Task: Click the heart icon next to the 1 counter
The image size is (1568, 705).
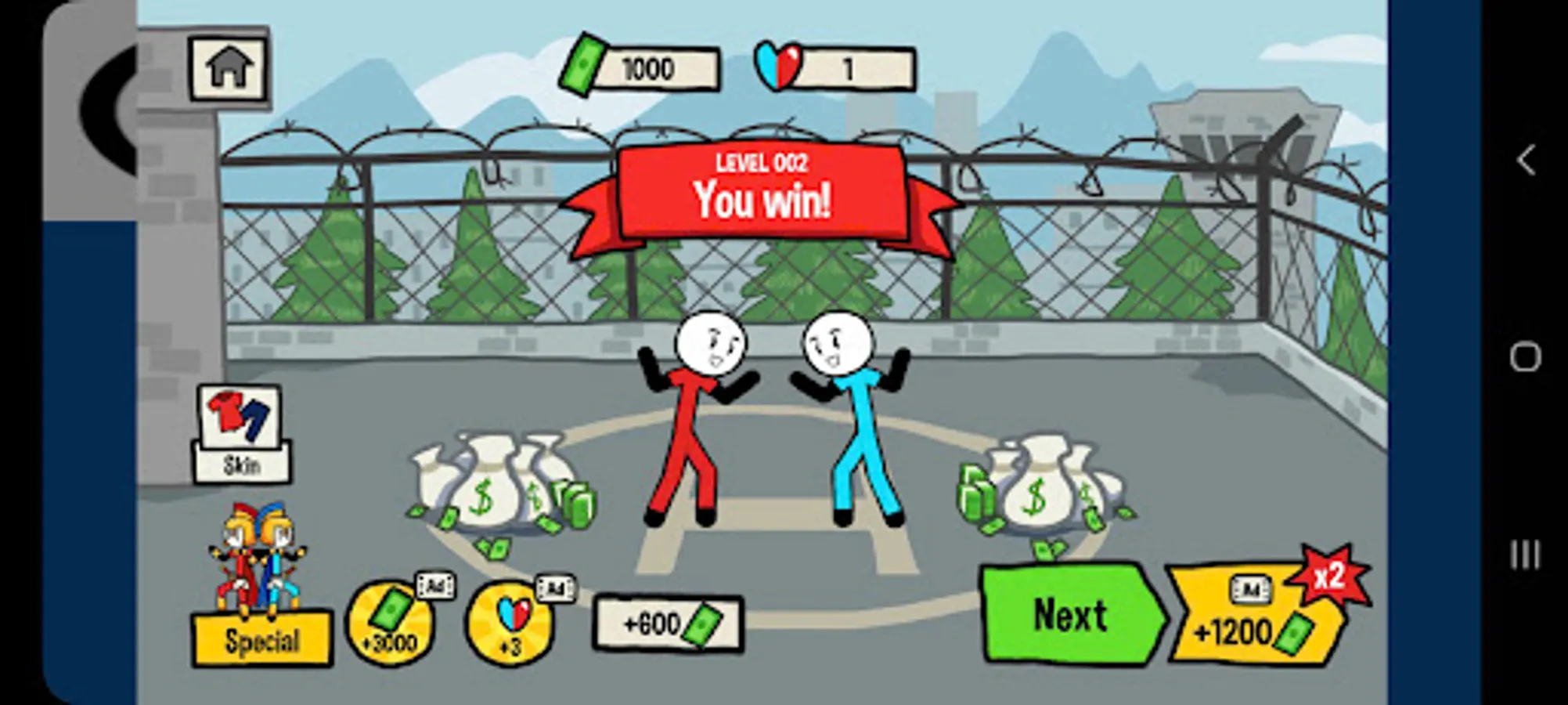Action: click(x=775, y=67)
